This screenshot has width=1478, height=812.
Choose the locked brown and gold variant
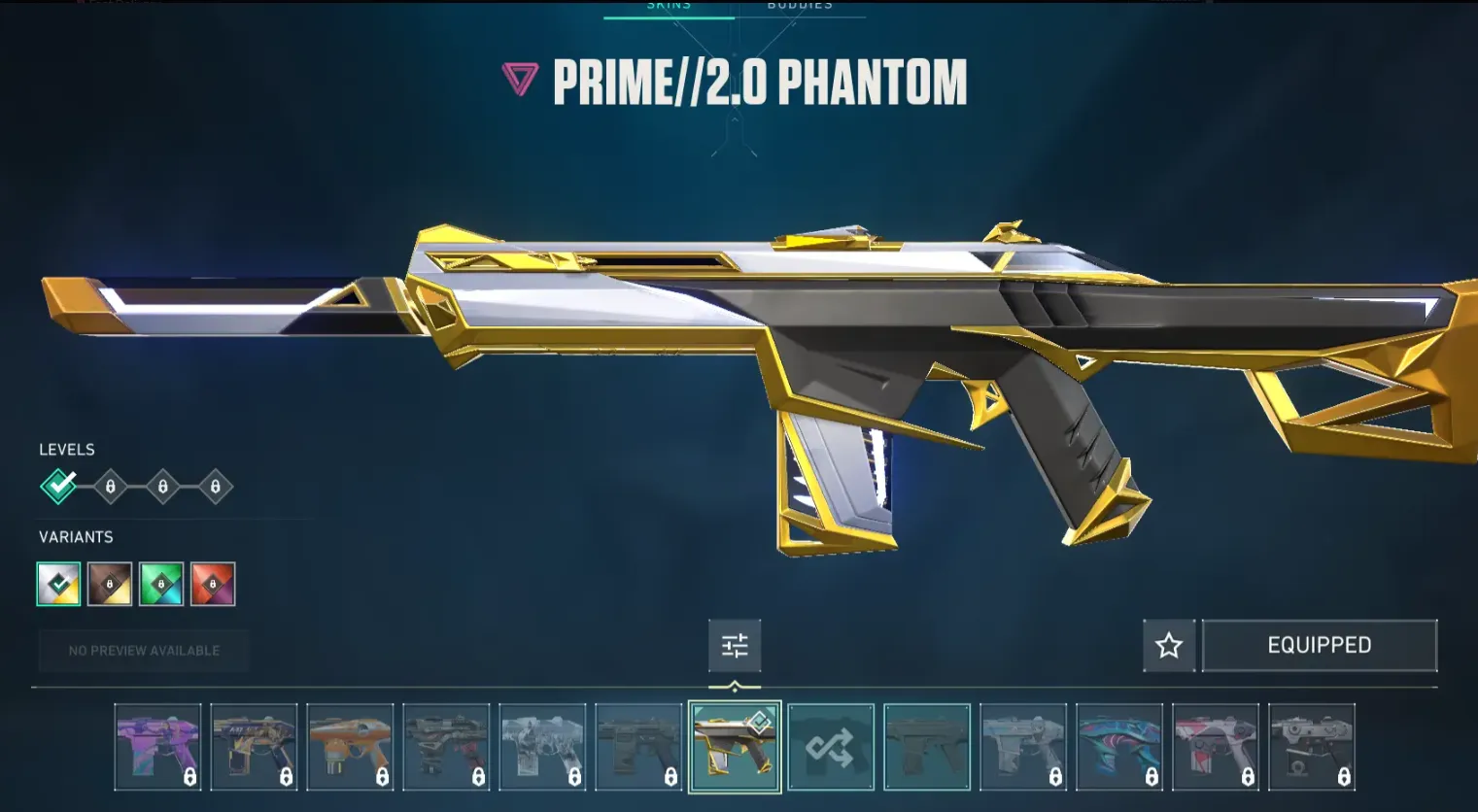tap(110, 584)
